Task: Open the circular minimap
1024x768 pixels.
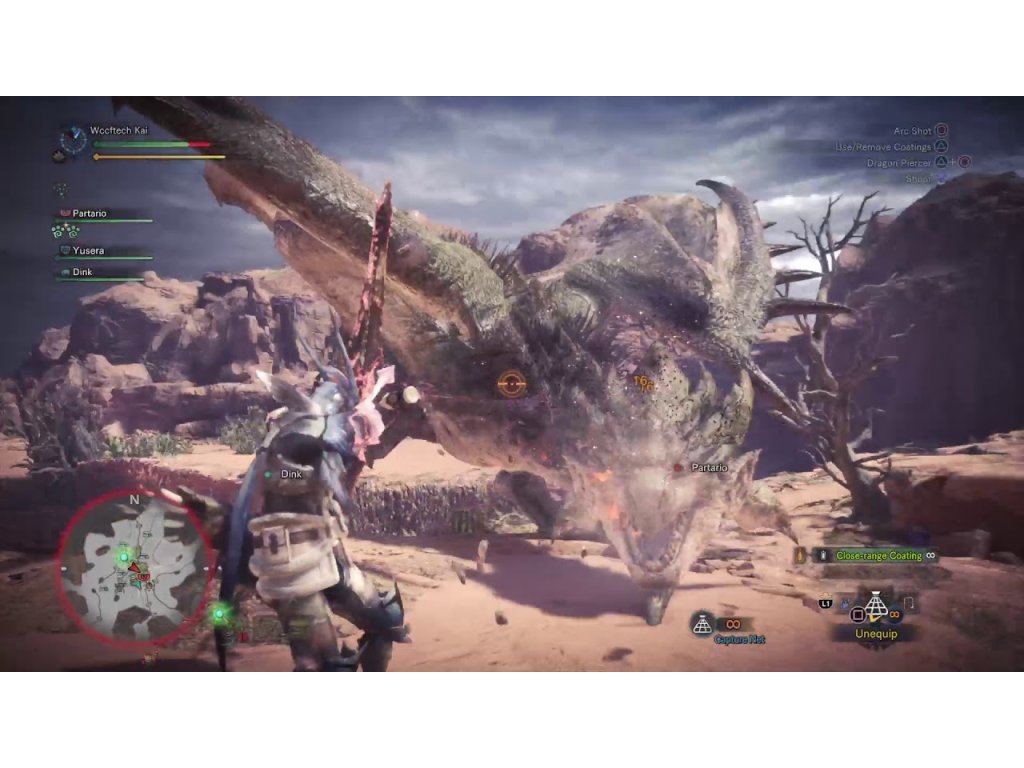Action: click(135, 570)
